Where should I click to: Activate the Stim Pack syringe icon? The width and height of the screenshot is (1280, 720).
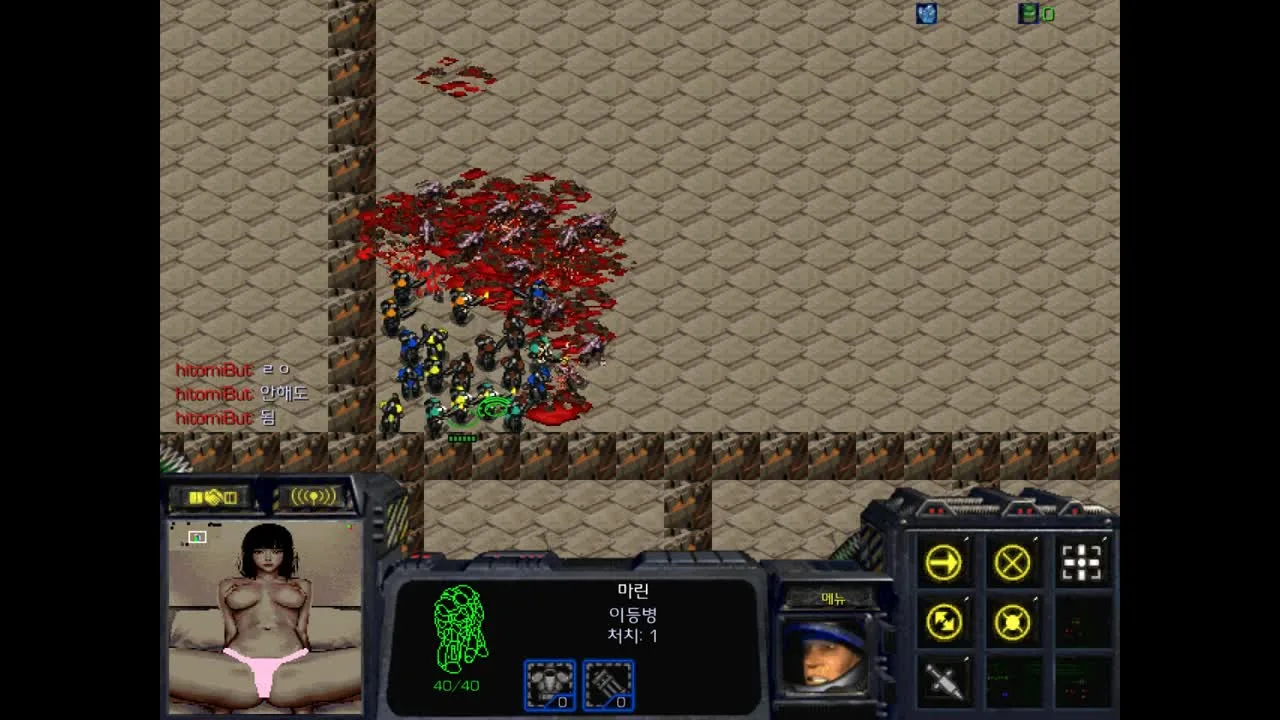[x=944, y=680]
